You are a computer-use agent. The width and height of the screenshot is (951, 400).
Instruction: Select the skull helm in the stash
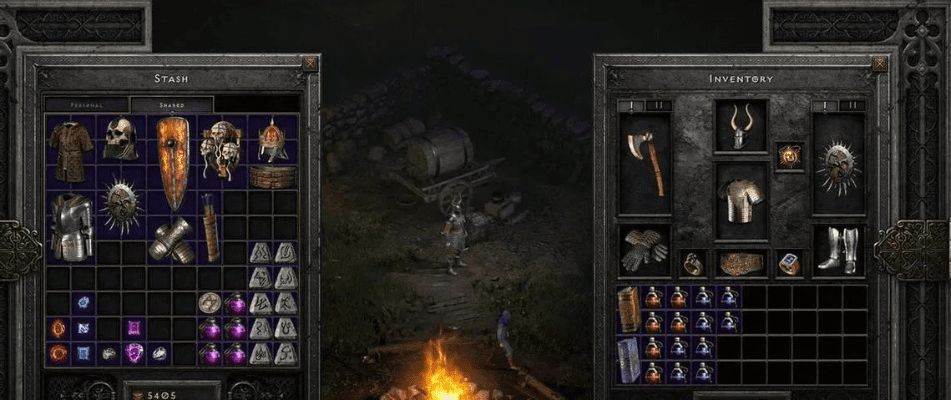pos(120,139)
